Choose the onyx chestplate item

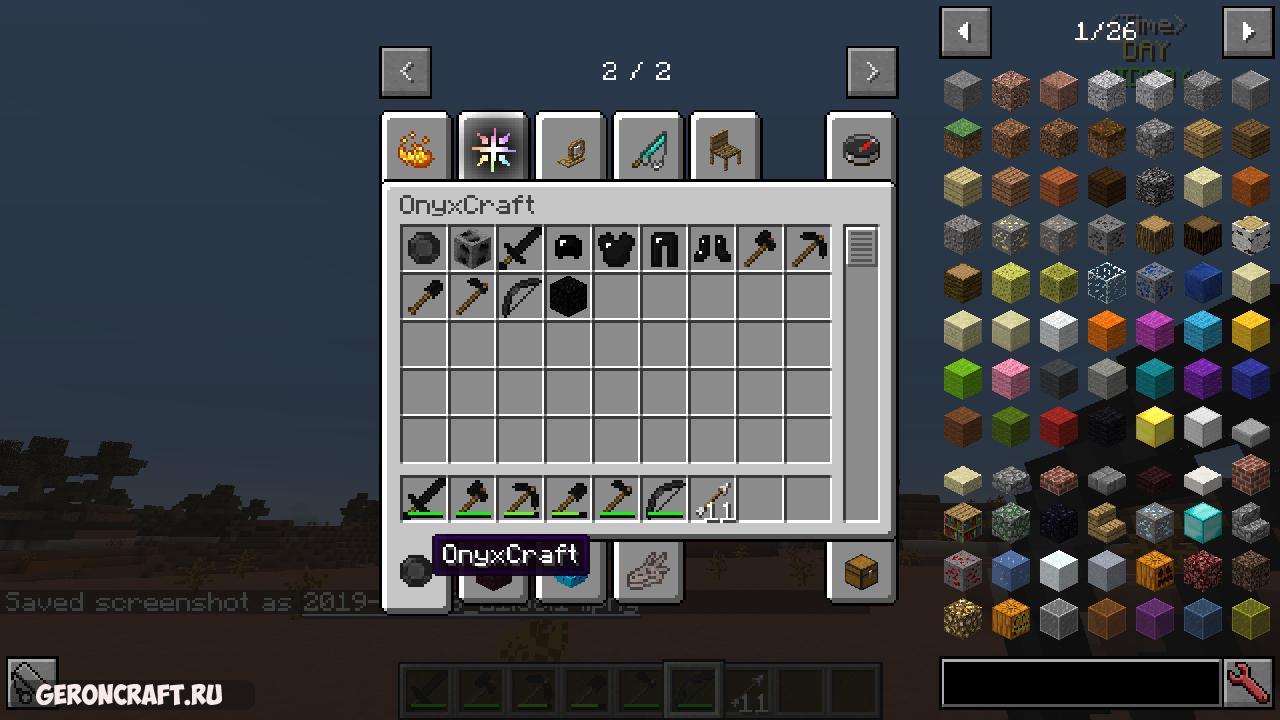(x=616, y=249)
